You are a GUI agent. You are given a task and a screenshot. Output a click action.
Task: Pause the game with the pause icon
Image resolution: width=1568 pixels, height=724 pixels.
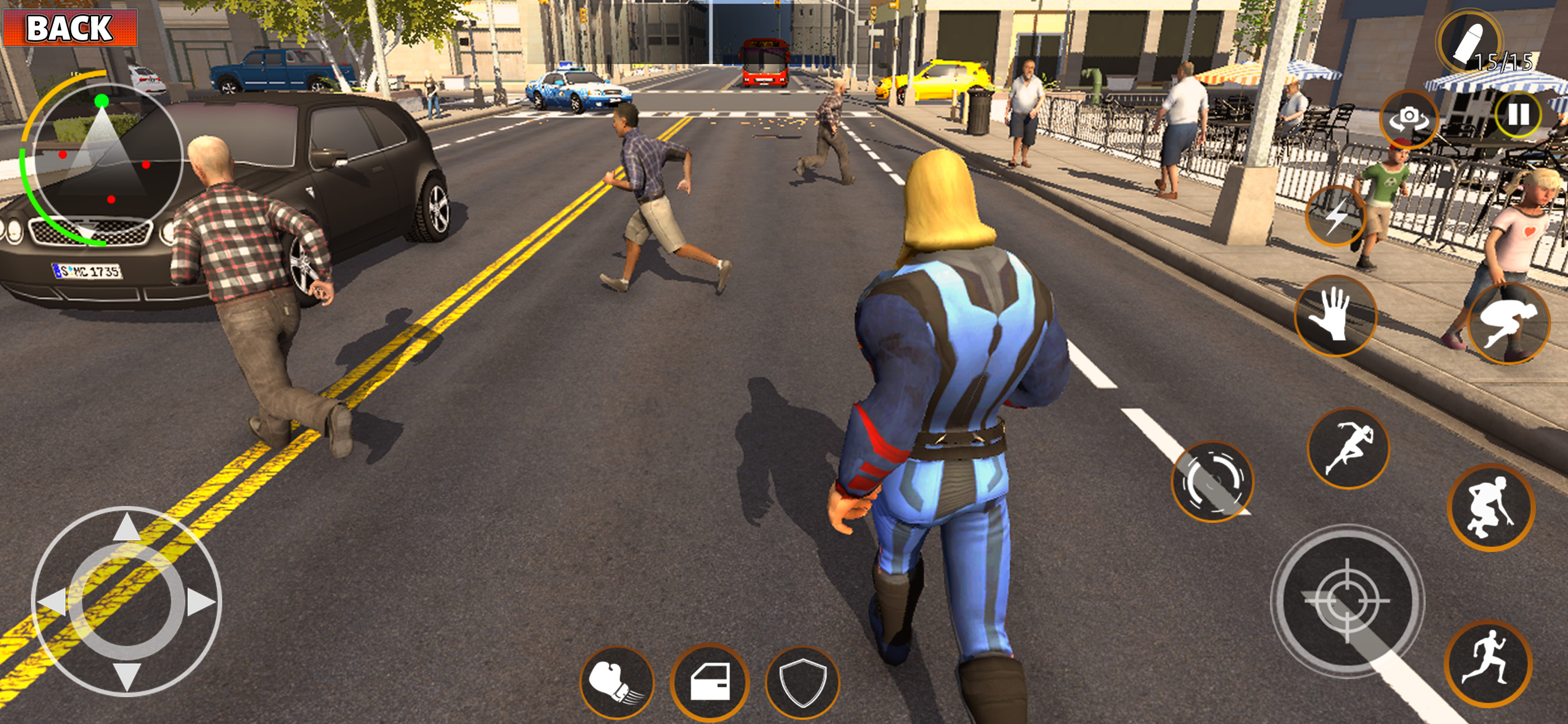(x=1517, y=114)
